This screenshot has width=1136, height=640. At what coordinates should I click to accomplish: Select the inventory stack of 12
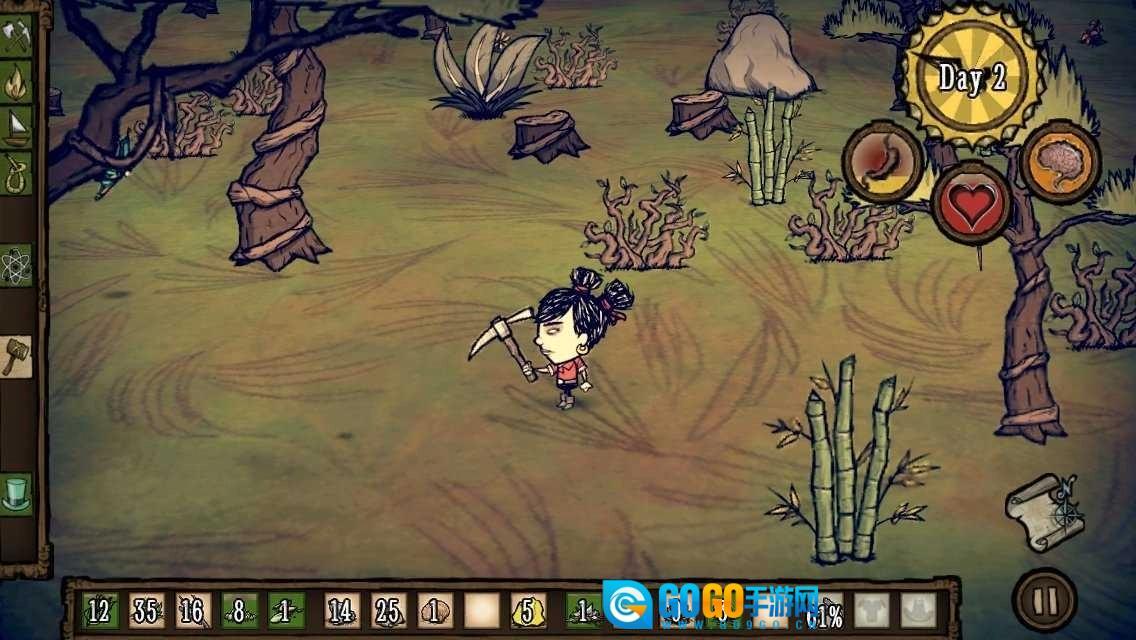pos(98,609)
